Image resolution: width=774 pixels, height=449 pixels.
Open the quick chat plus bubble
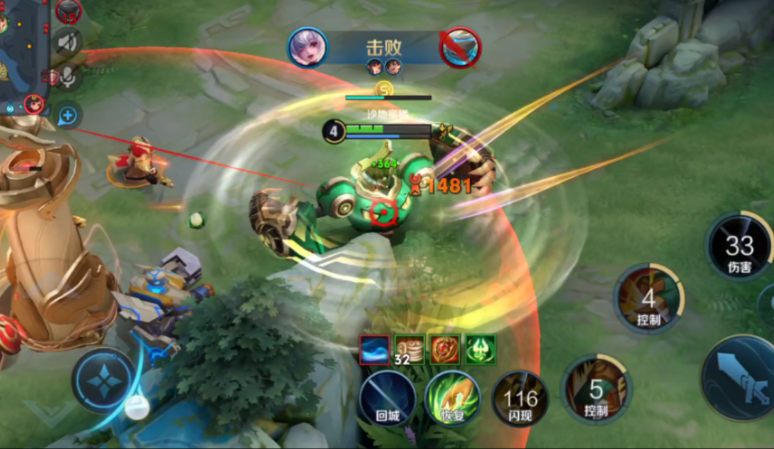(x=68, y=116)
